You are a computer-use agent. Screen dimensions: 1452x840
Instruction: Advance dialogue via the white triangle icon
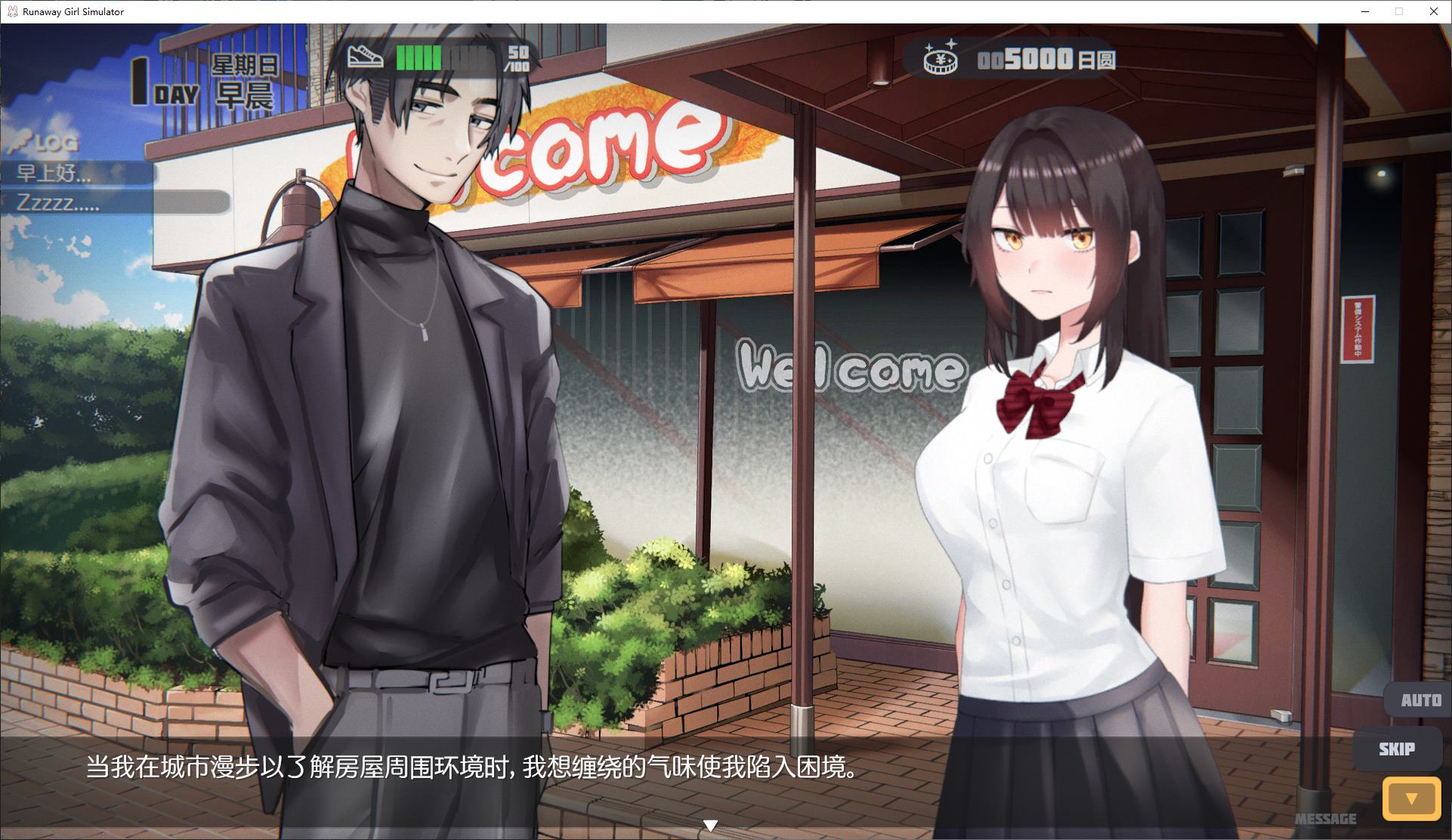point(710,825)
